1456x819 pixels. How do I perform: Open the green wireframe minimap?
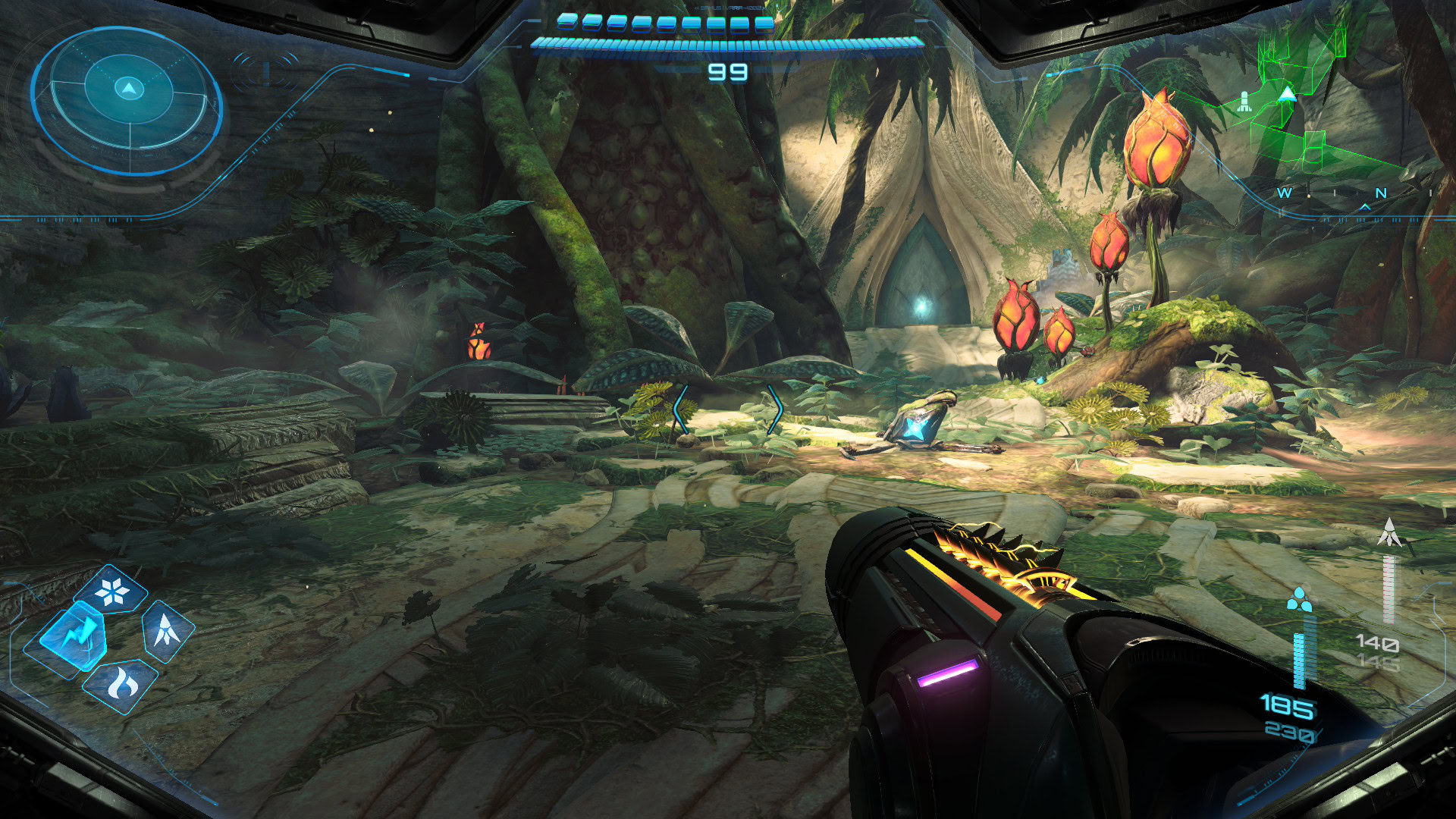(1306, 106)
